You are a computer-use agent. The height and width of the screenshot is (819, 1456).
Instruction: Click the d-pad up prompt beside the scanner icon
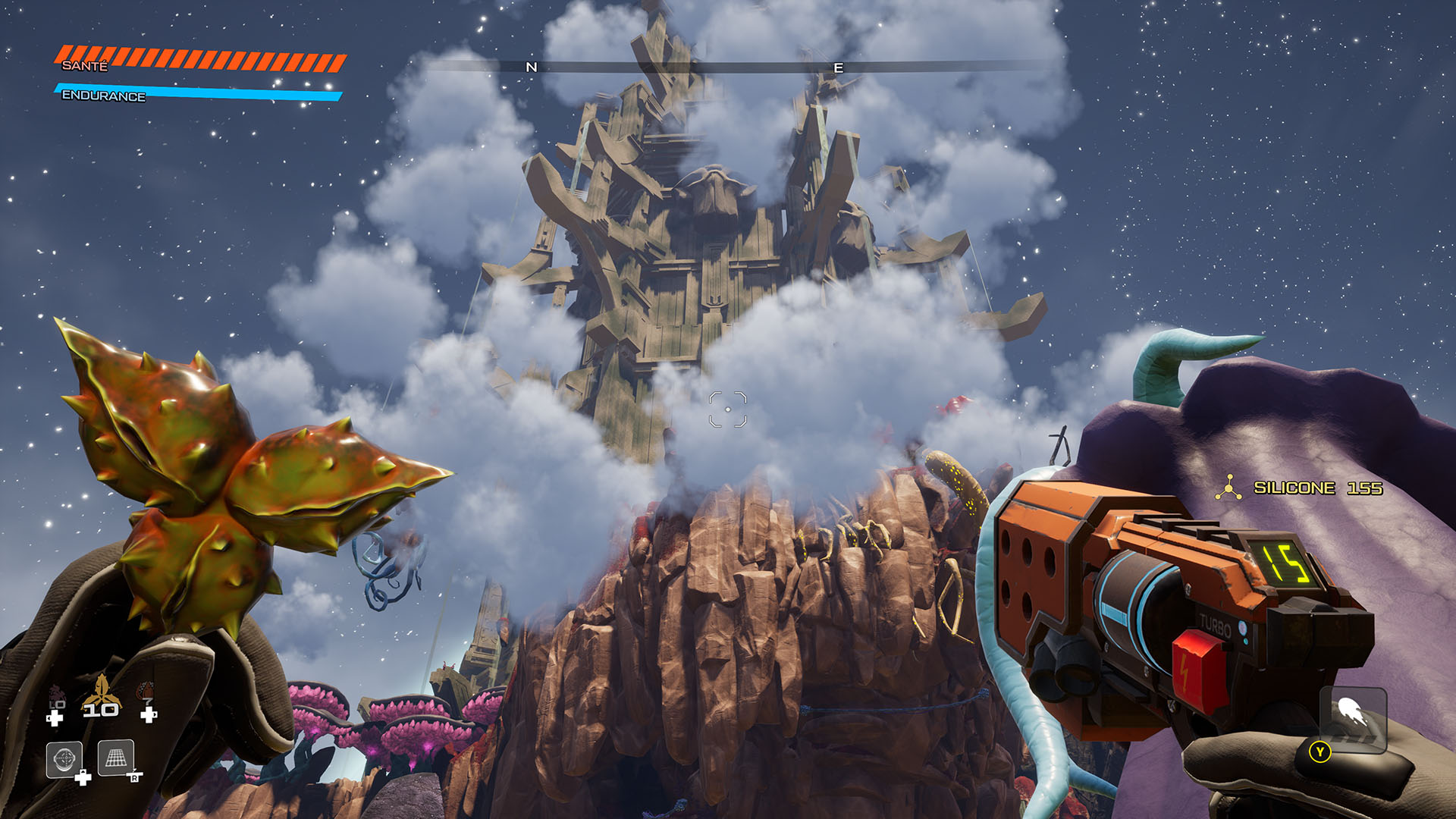point(83,777)
